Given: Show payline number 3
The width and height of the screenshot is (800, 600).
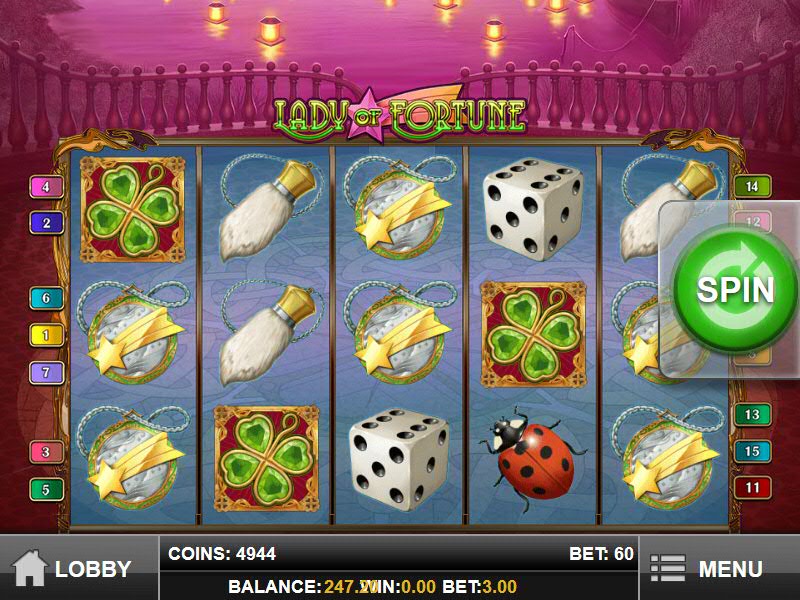Looking at the screenshot, I should (x=46, y=452).
